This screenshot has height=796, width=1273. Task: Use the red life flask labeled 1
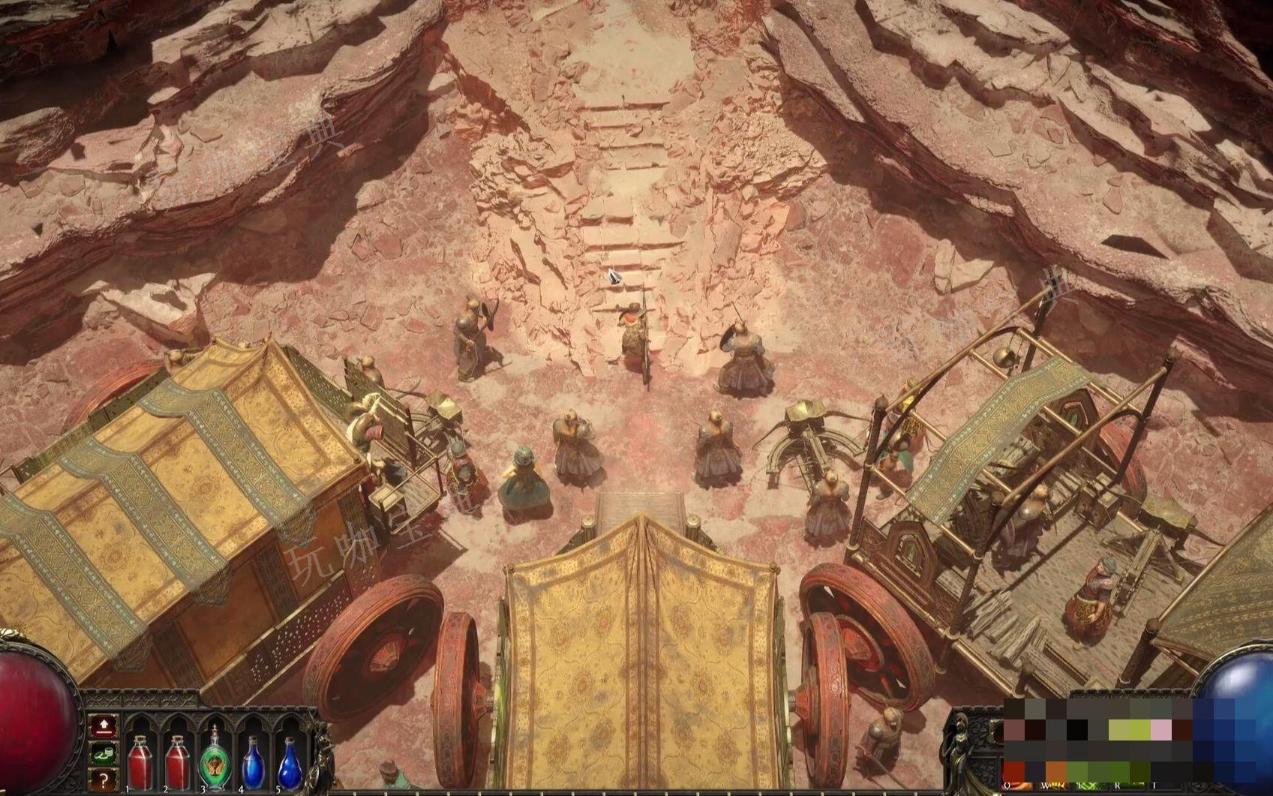[x=140, y=762]
